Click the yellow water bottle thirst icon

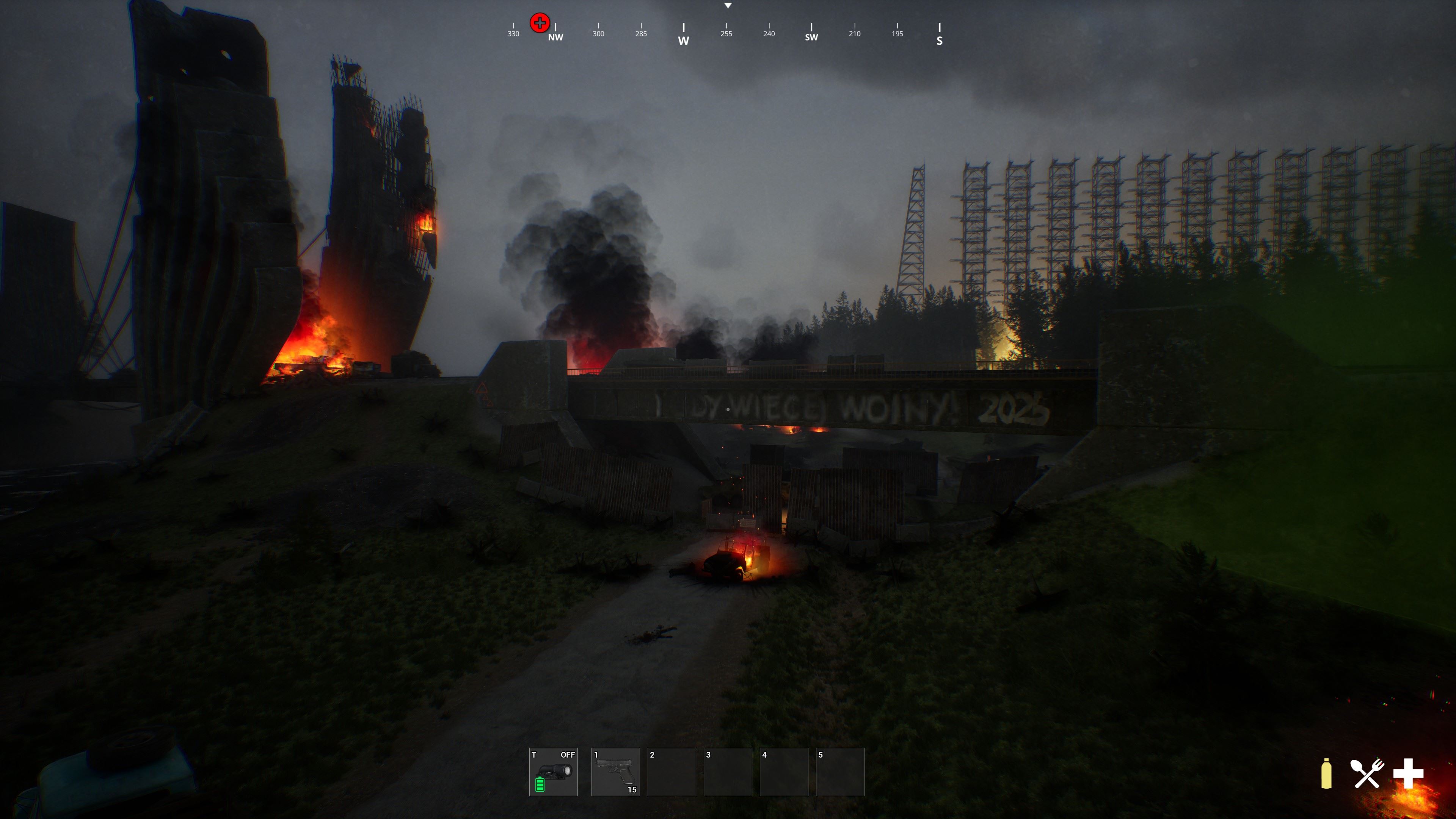tap(1326, 773)
